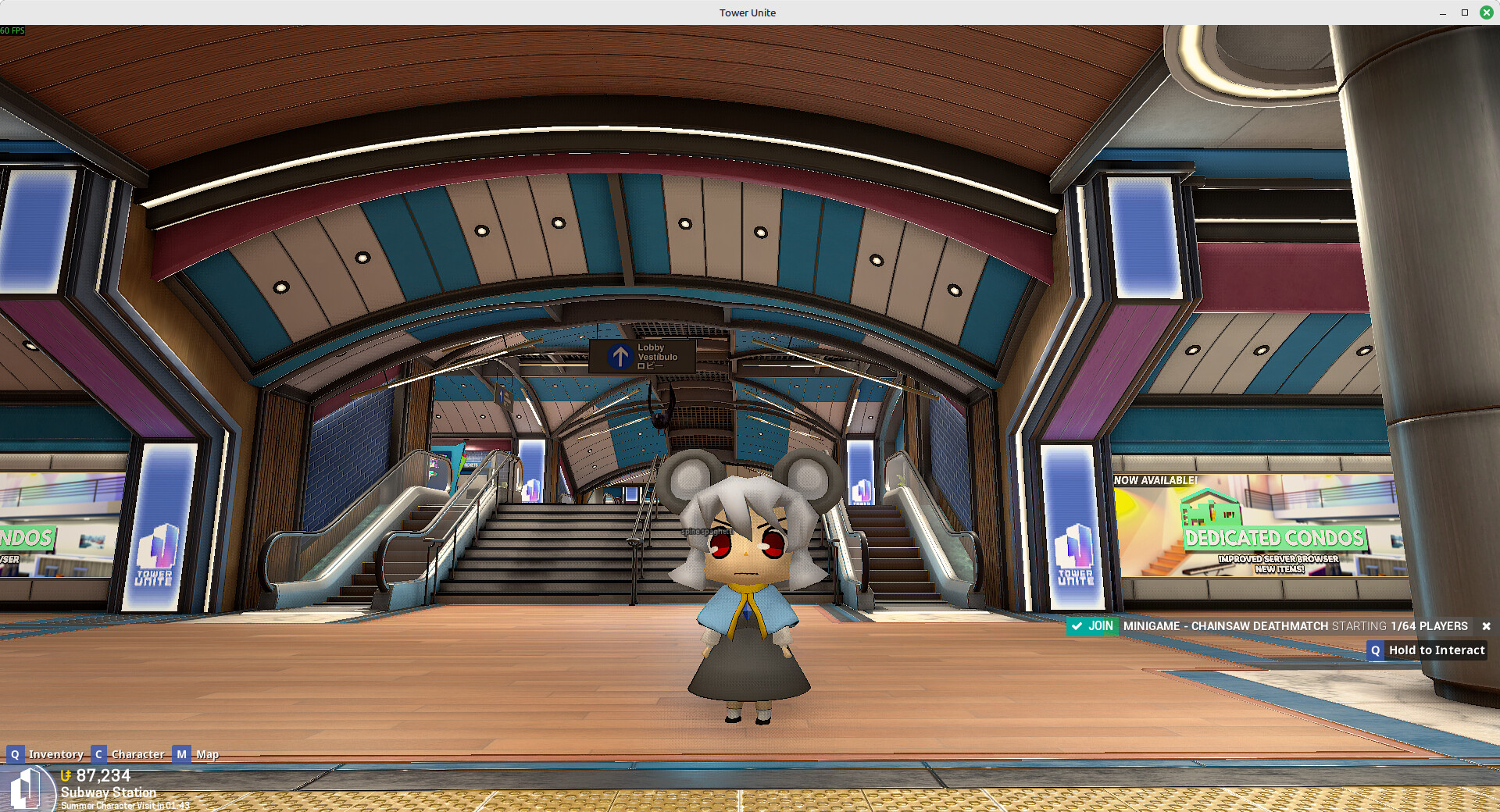Close the Tower Unite window
This screenshot has width=1500, height=812.
click(x=1486, y=12)
